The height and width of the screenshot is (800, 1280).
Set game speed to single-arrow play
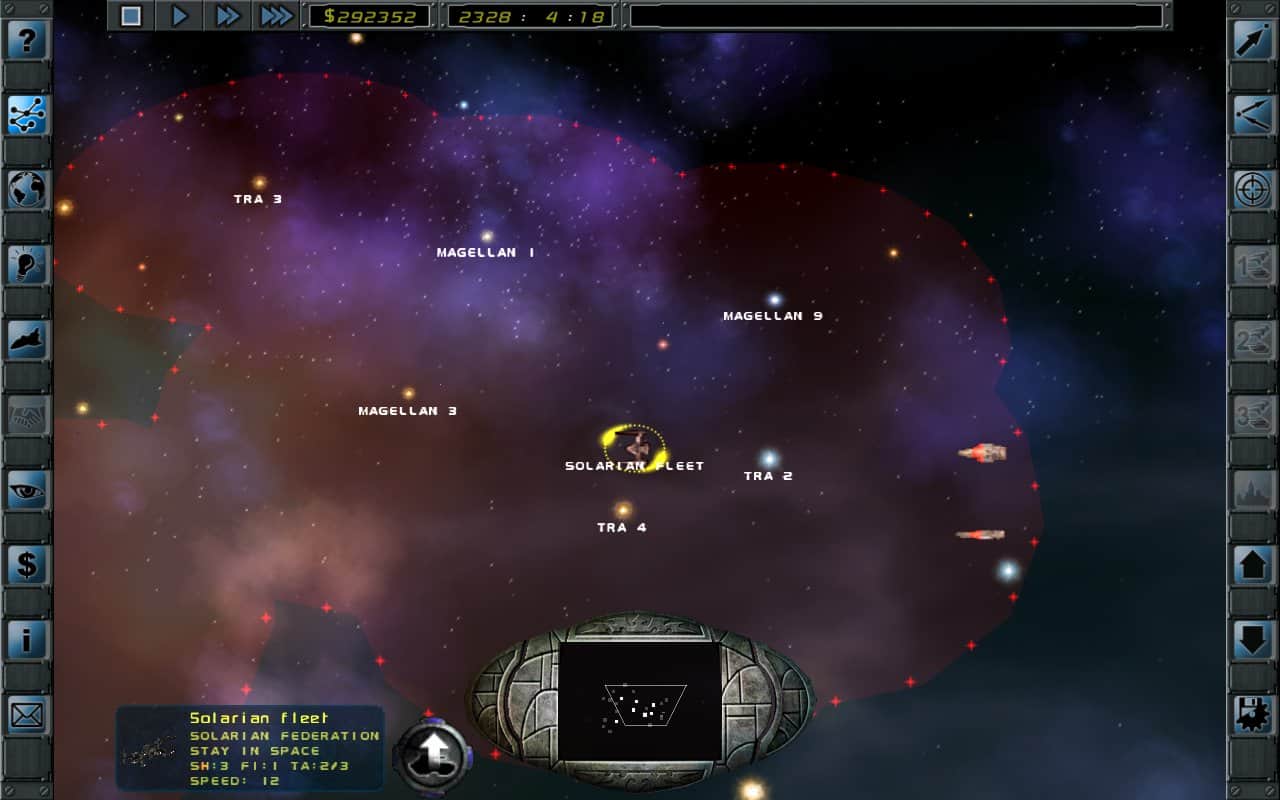point(180,15)
